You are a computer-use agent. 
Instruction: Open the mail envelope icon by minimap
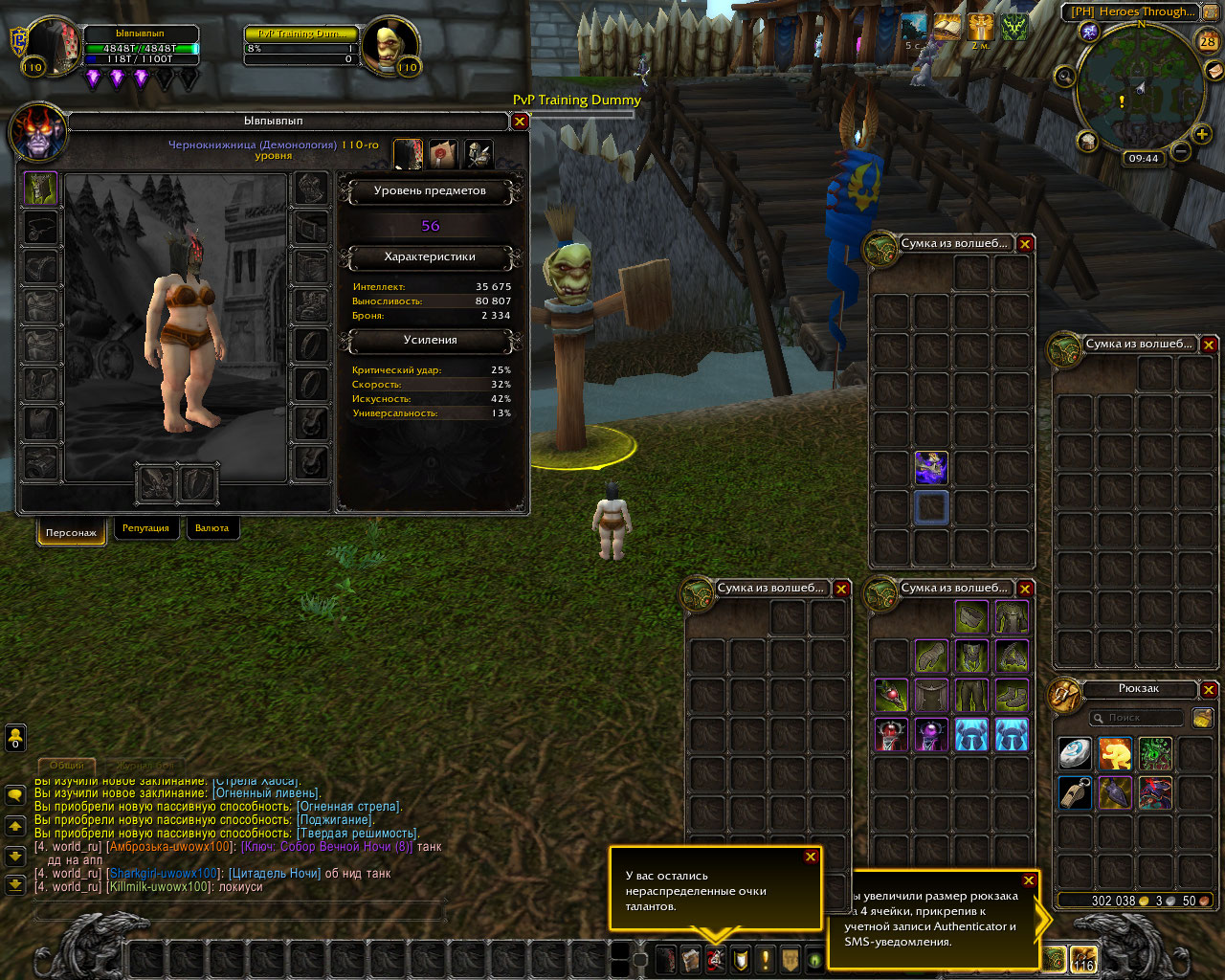tap(1214, 70)
